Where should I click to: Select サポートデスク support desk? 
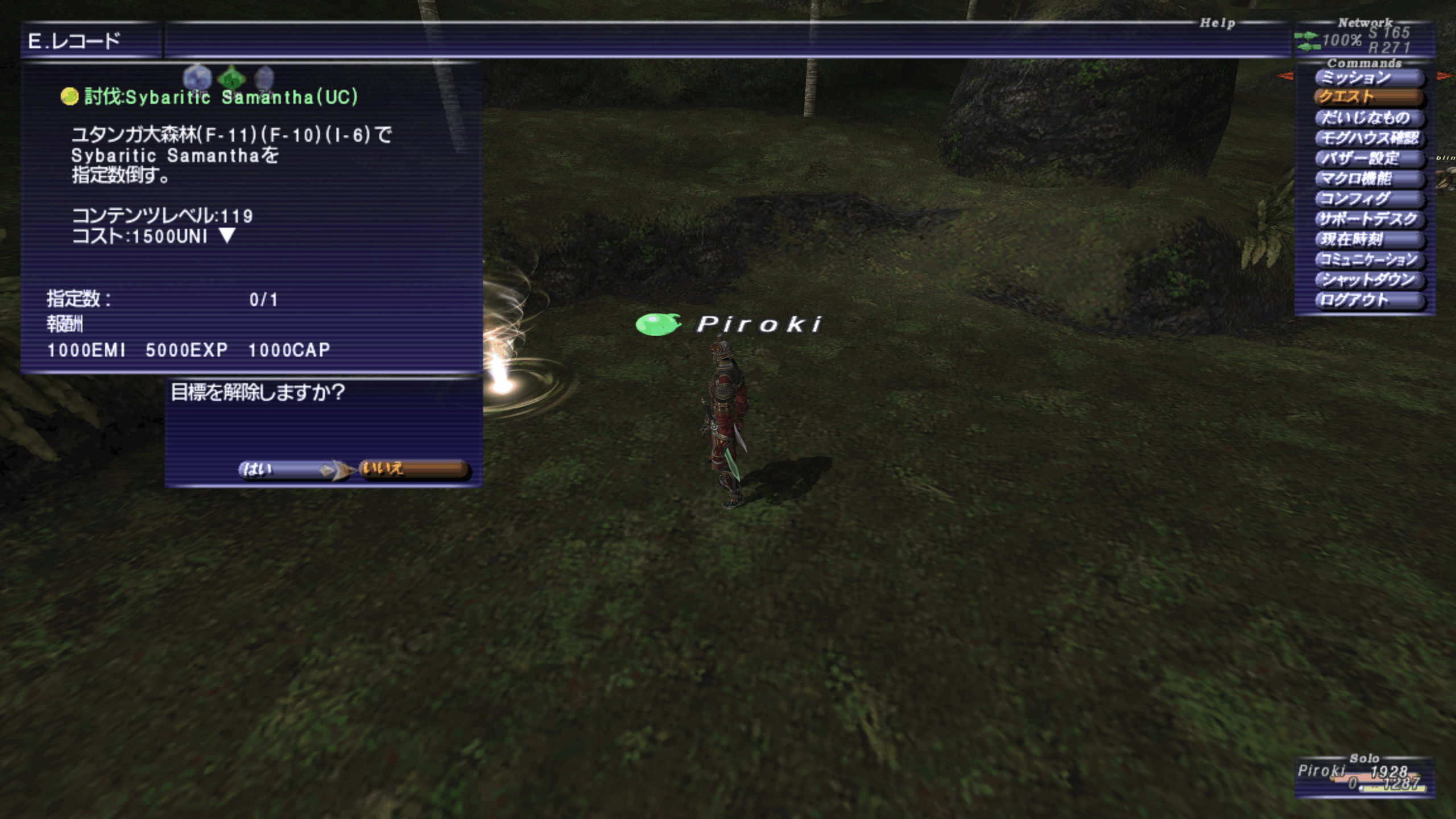pos(1368,219)
